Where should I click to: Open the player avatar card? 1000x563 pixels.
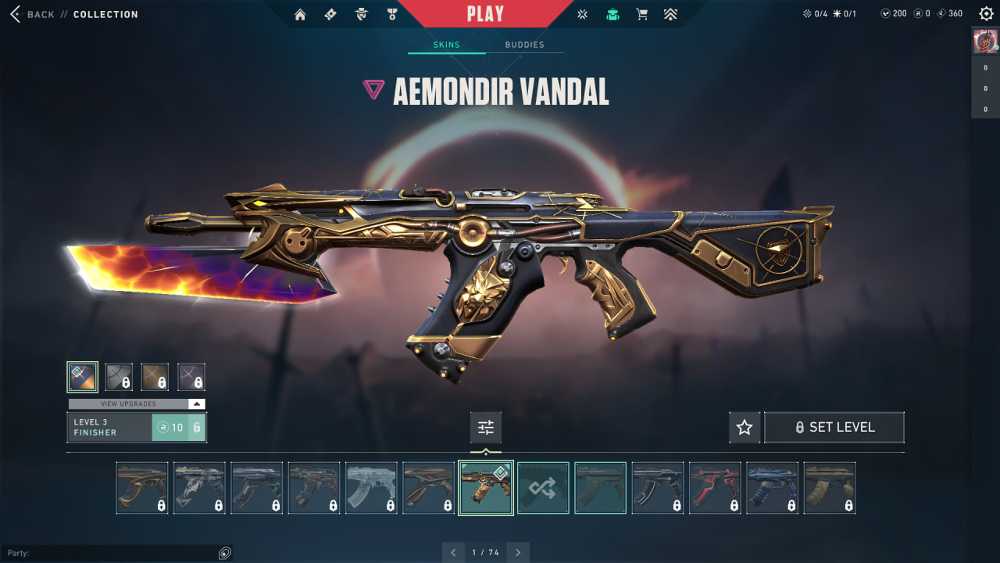click(x=985, y=41)
